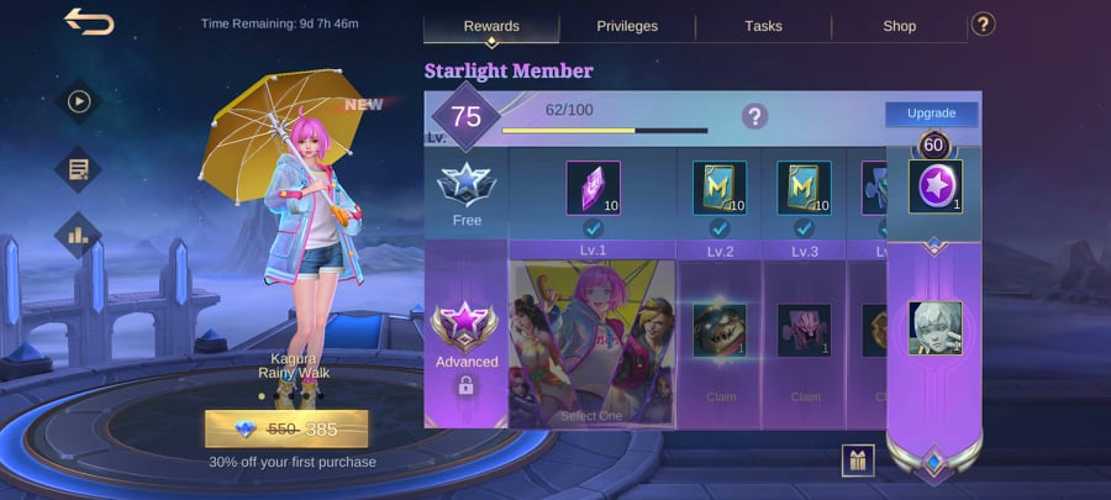
Task: Buy Starlight for 385 diamonds
Action: (x=286, y=429)
